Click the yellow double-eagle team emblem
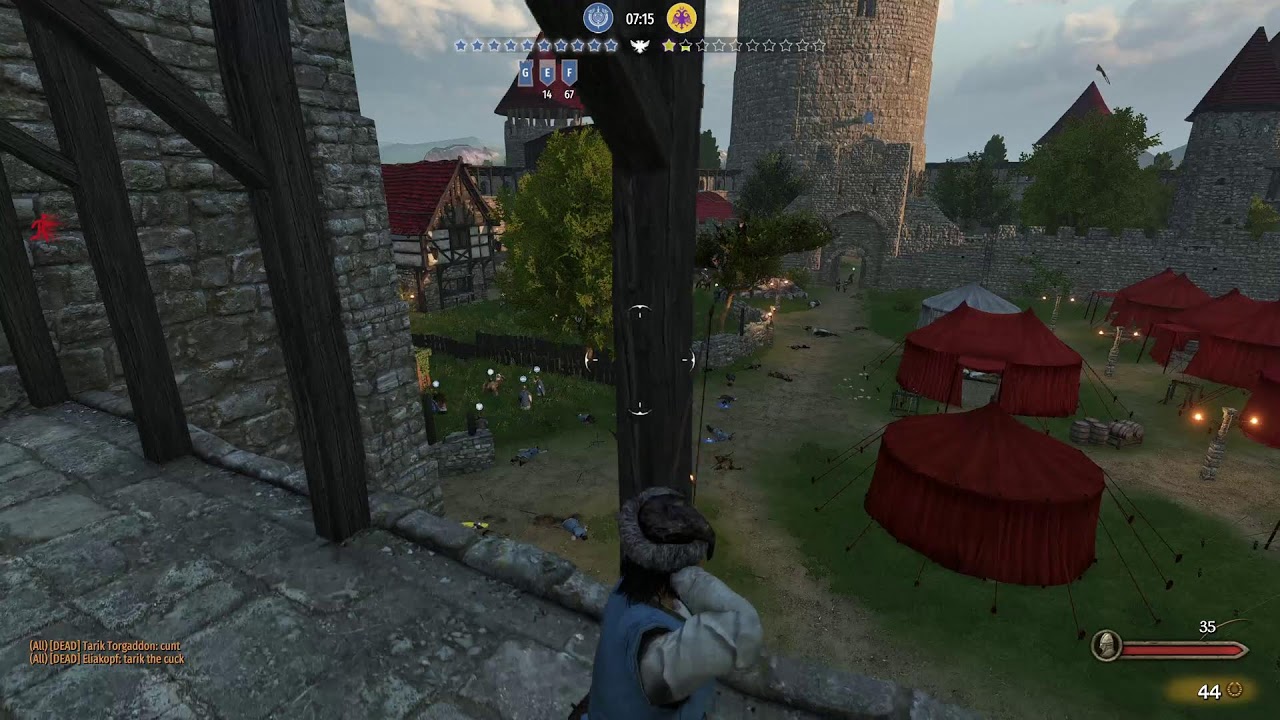 click(x=682, y=18)
